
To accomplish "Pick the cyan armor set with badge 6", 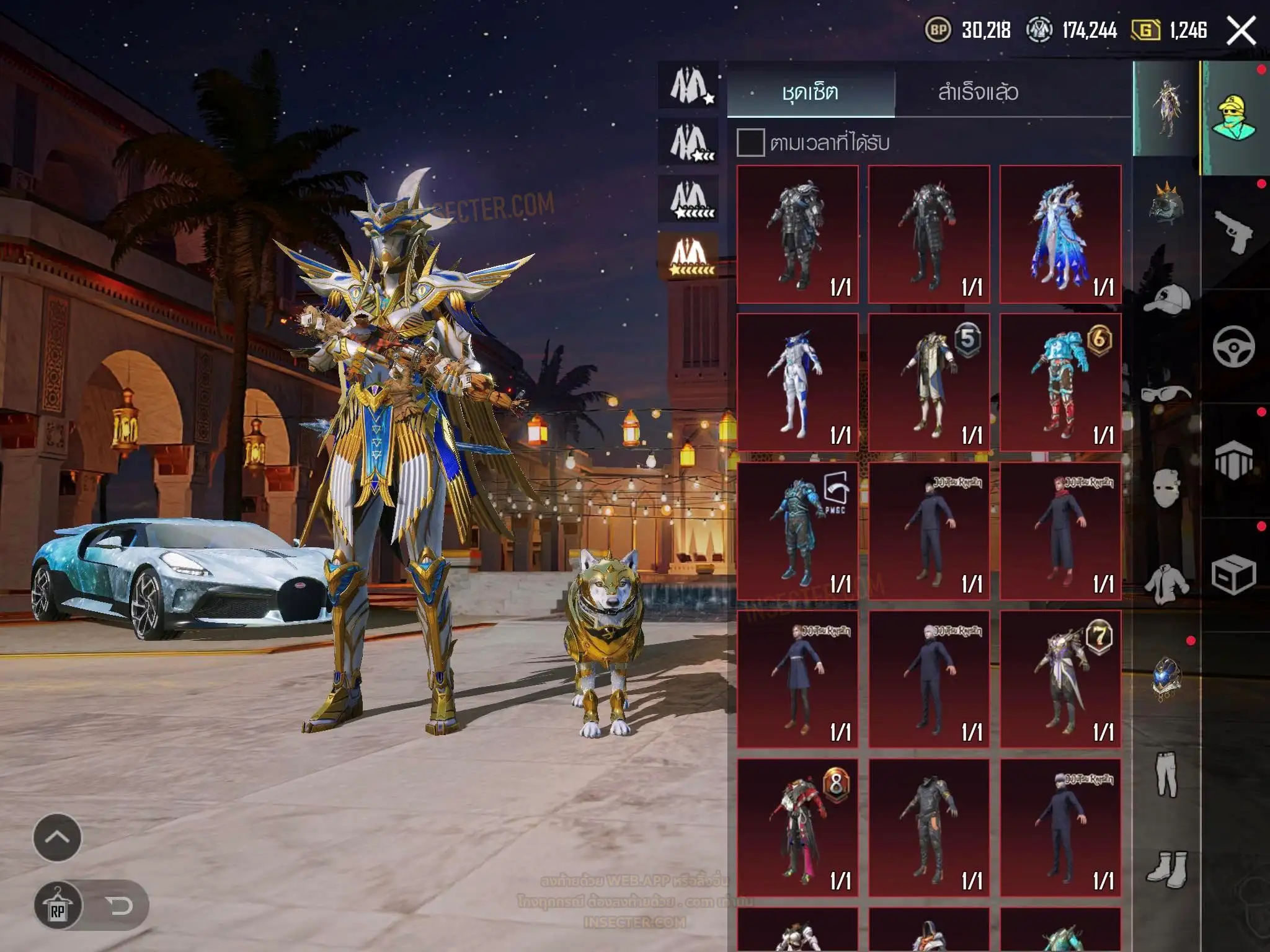I will pyautogui.click(x=1060, y=382).
